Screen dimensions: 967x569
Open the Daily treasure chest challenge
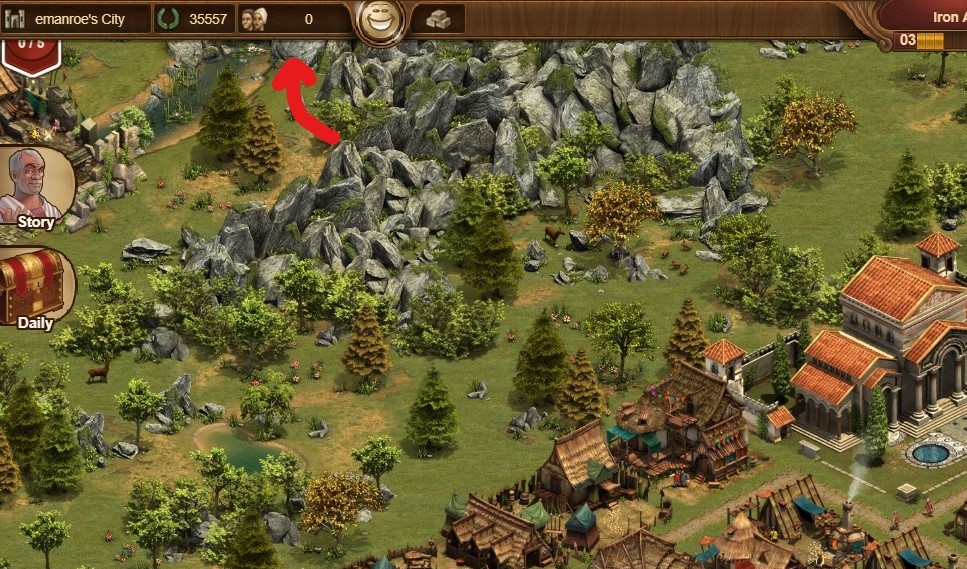click(36, 287)
